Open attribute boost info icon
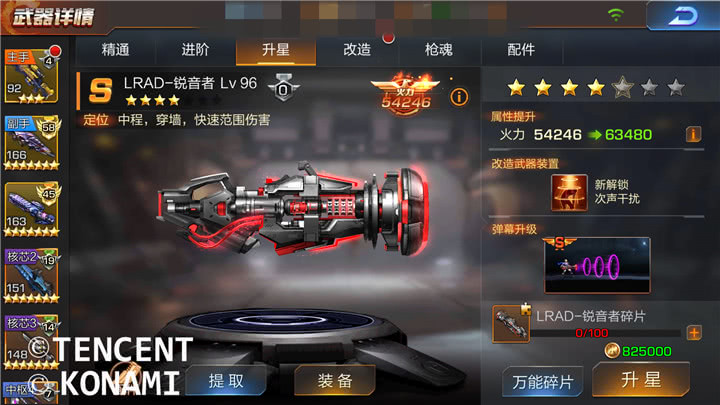Viewport: 720px width, 405px height. click(x=692, y=134)
